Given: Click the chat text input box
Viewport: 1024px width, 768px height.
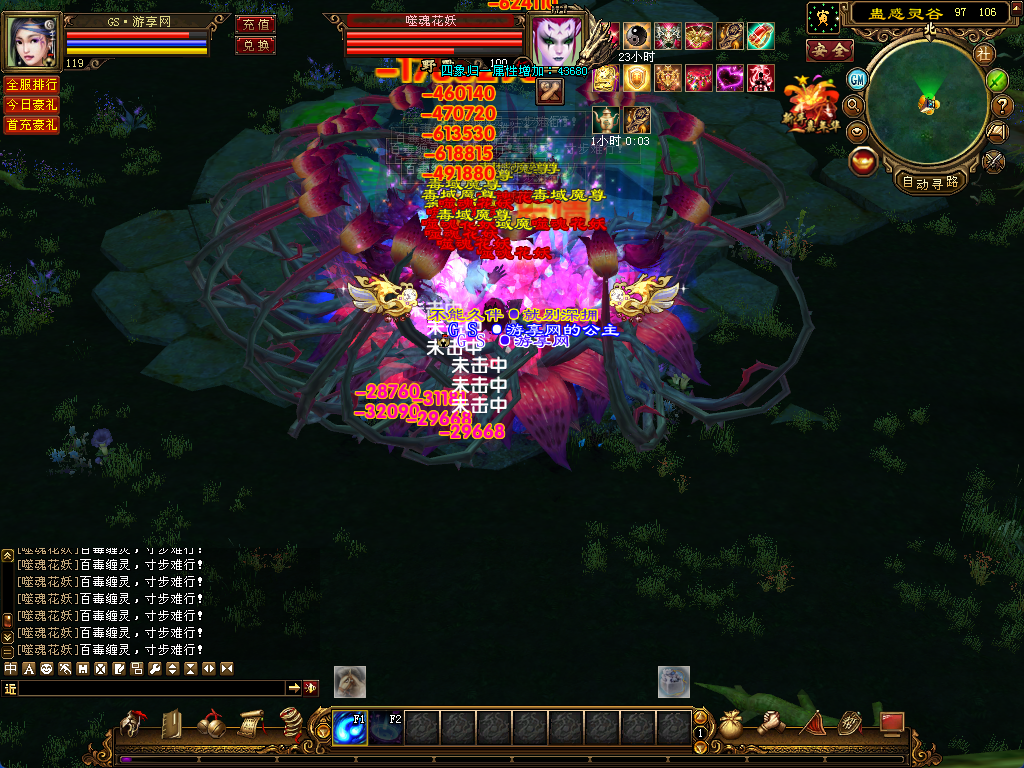Looking at the screenshot, I should (152, 688).
